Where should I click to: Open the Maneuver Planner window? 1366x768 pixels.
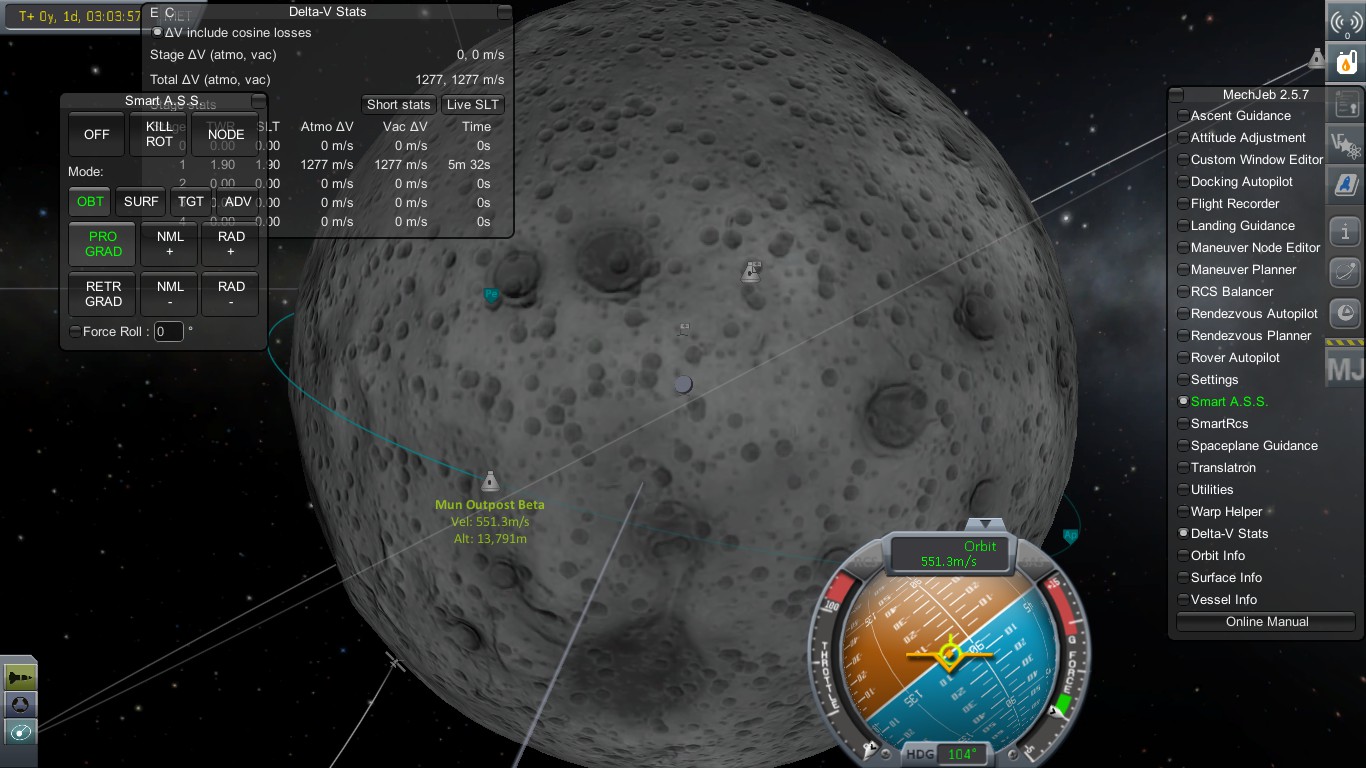coord(1243,270)
